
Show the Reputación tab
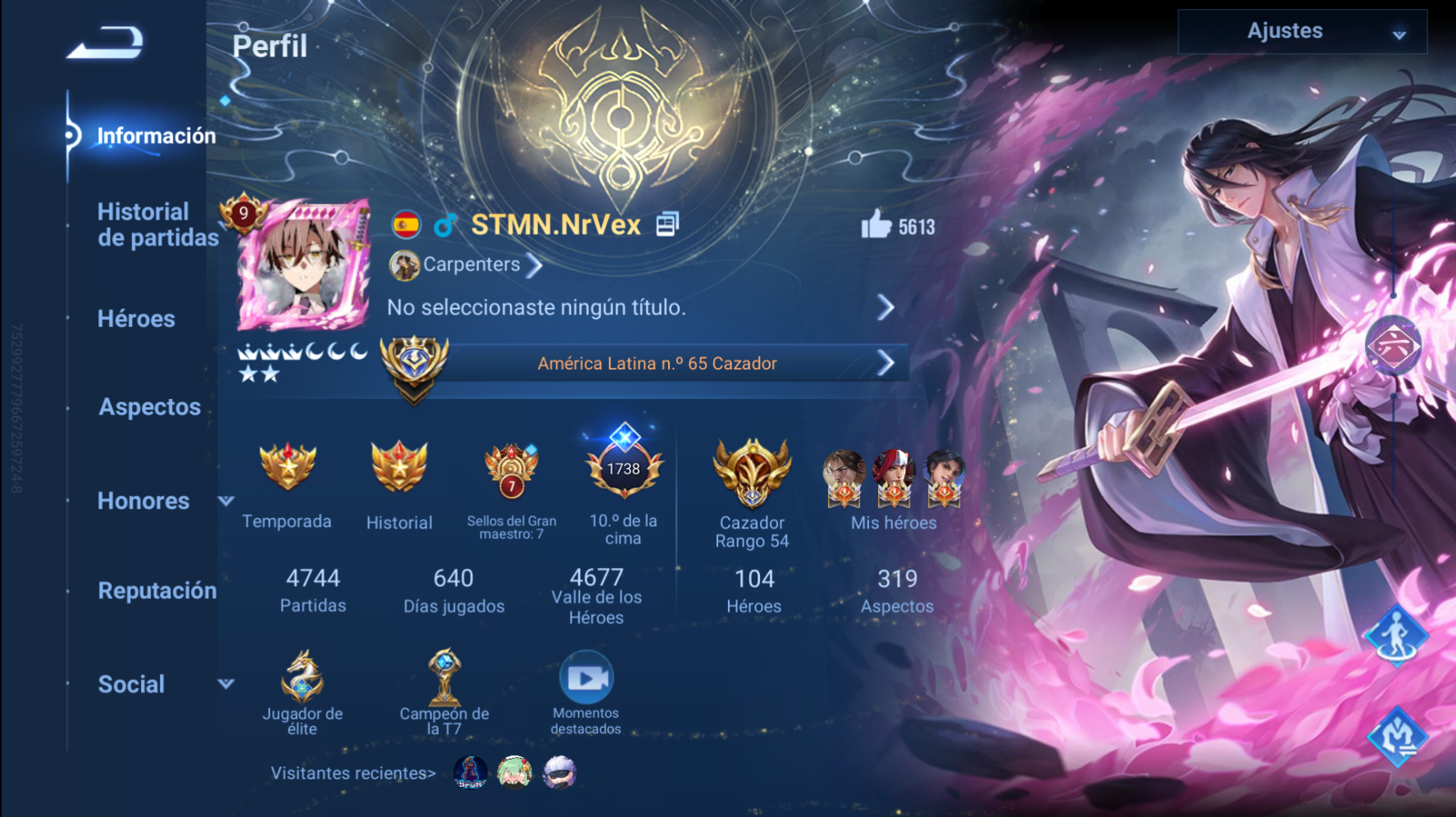pyautogui.click(x=157, y=591)
